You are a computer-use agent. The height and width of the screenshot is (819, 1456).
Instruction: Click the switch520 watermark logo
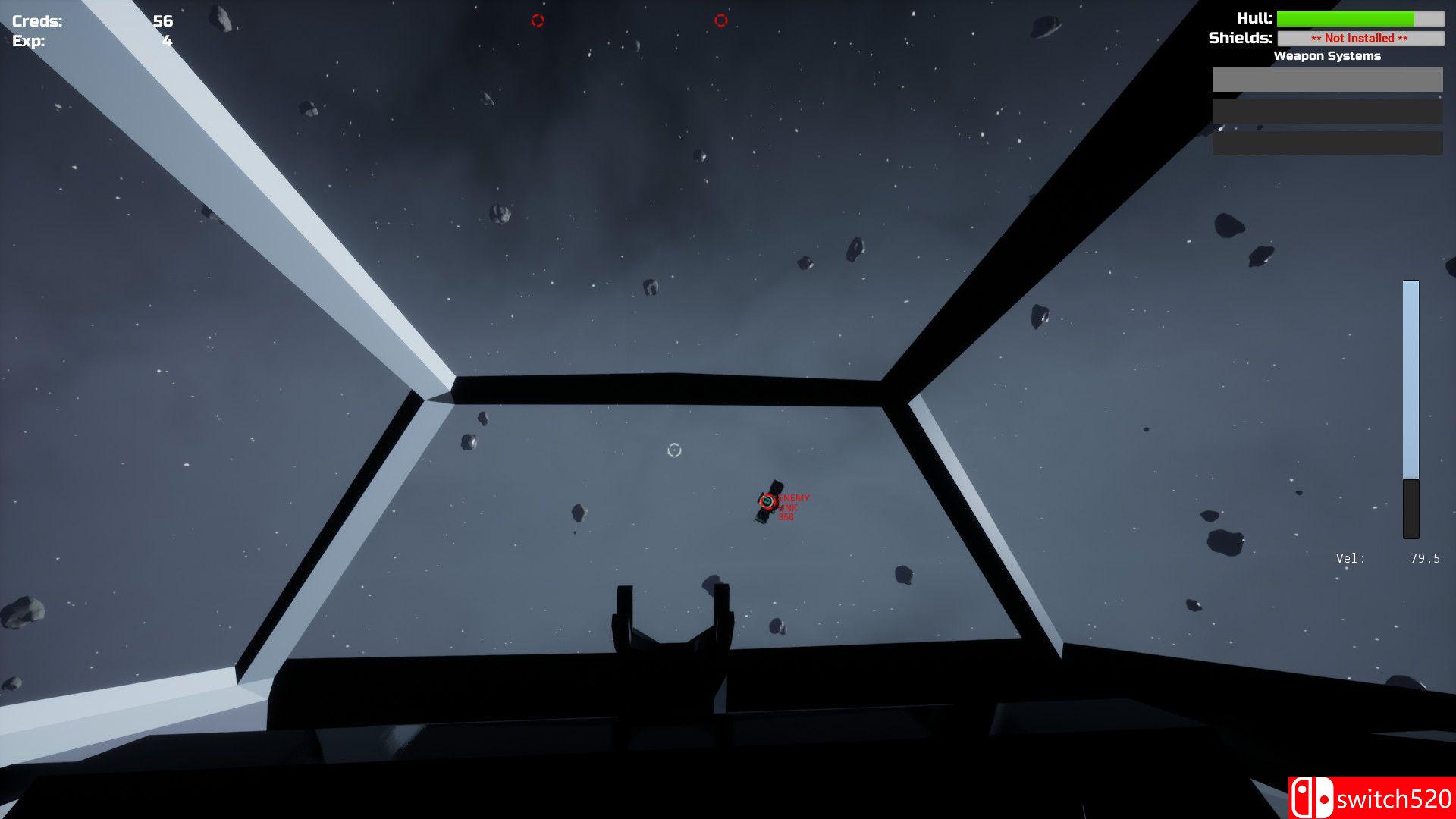click(1372, 798)
